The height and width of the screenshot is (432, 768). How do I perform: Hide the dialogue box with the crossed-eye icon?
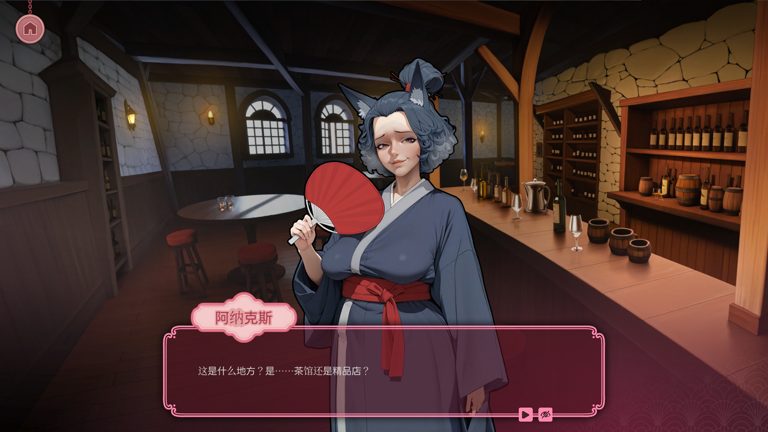tap(546, 414)
